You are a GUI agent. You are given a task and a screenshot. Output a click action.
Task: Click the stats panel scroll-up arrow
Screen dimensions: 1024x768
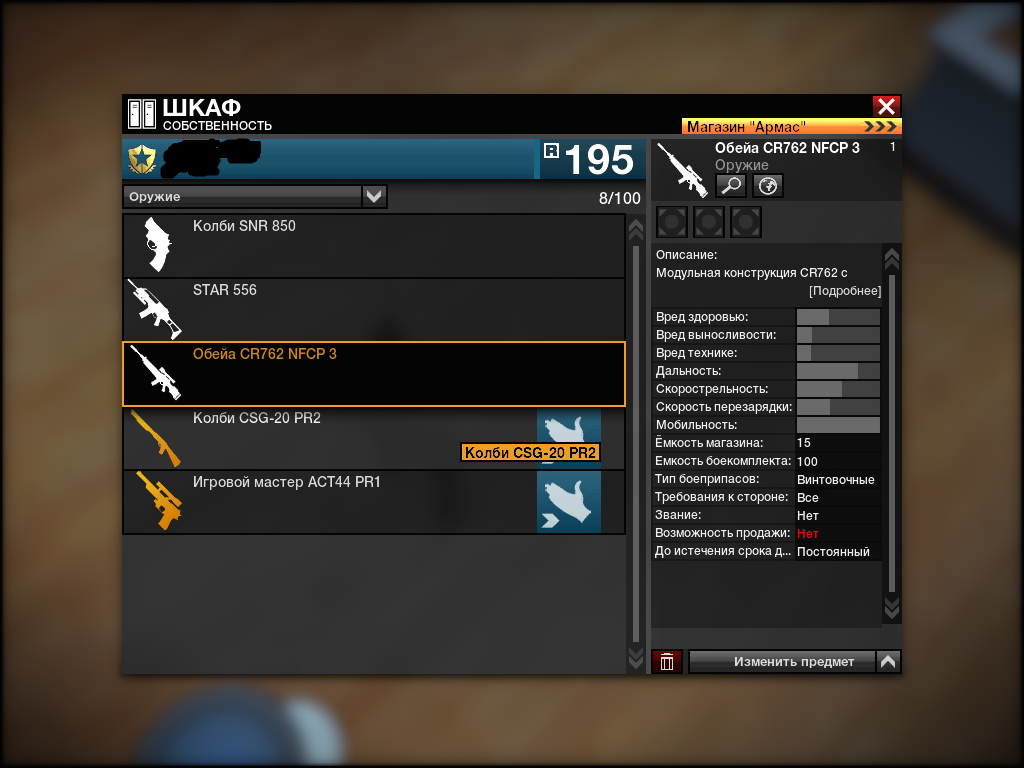[x=892, y=260]
